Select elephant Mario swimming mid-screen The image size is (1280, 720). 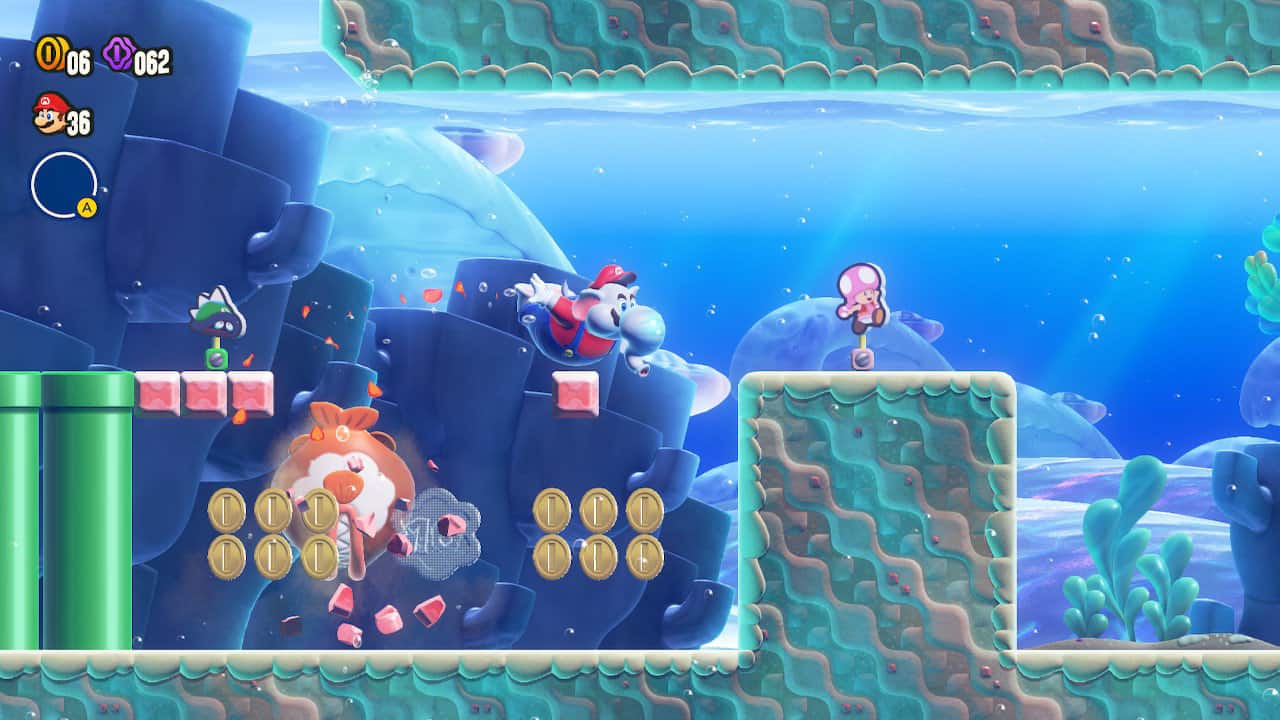click(x=590, y=320)
